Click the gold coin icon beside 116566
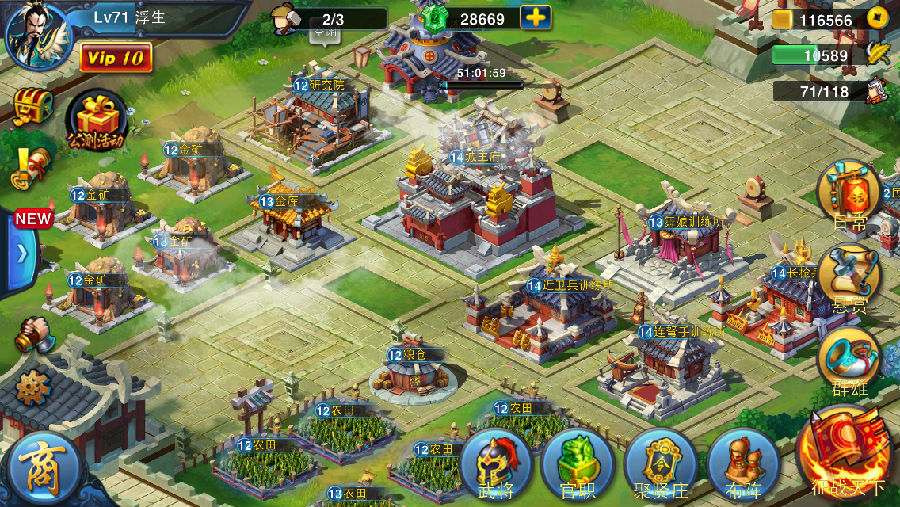The image size is (900, 507). click(783, 20)
